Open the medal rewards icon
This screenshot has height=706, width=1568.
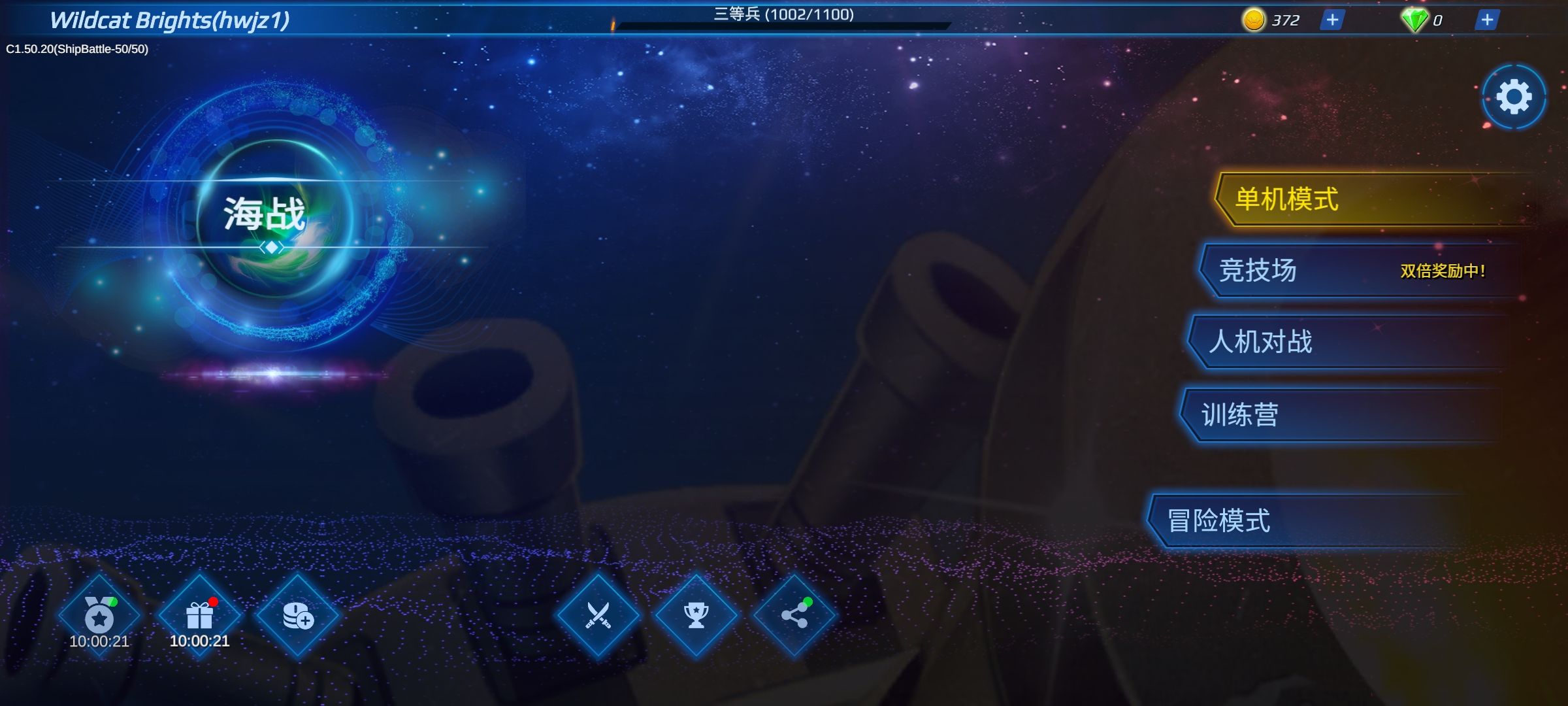[x=99, y=616]
